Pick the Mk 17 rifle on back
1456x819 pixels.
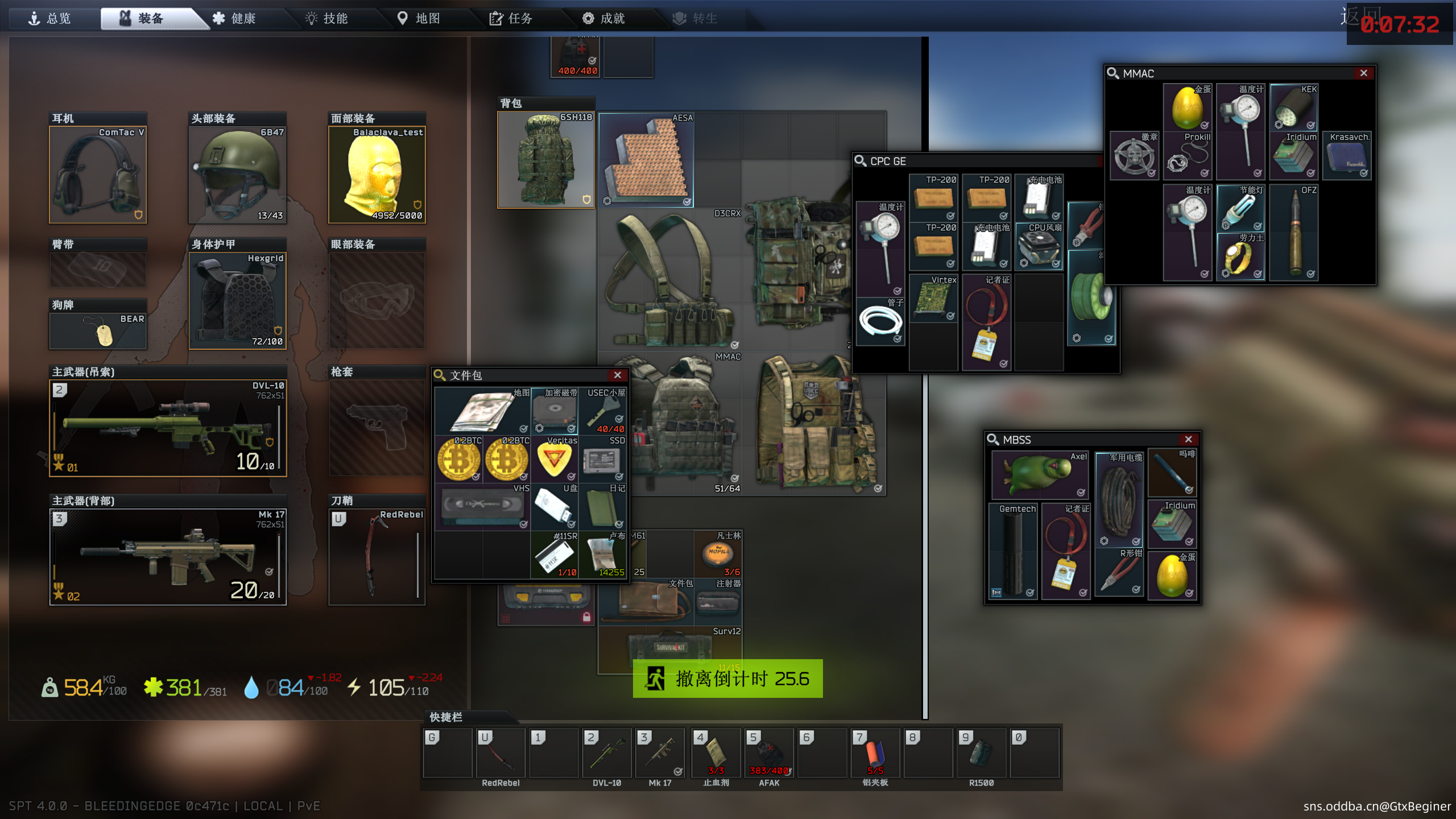point(168,557)
